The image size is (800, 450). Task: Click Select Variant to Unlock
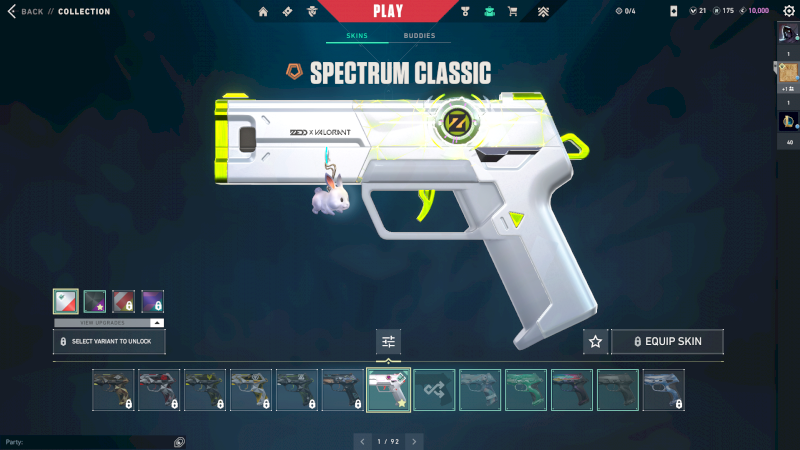click(x=109, y=341)
